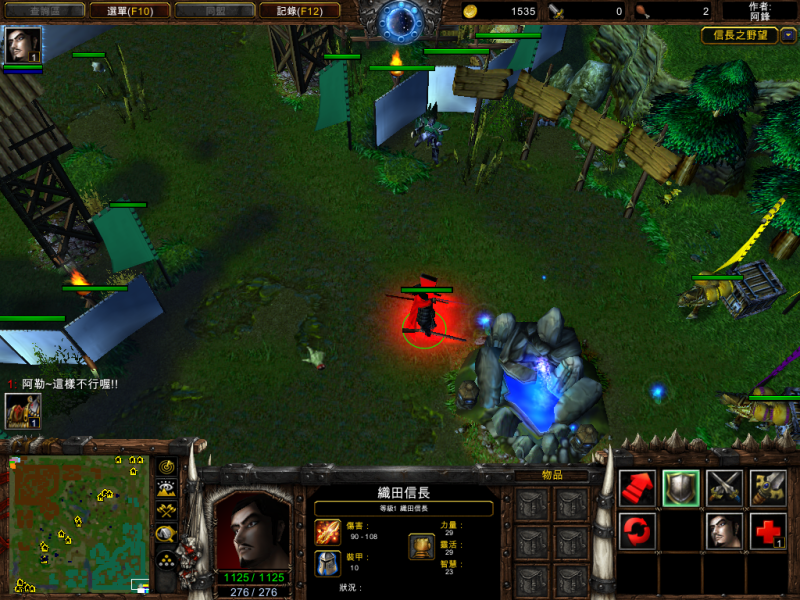Click the minimap signal ping button
The image size is (800, 600).
point(166,467)
